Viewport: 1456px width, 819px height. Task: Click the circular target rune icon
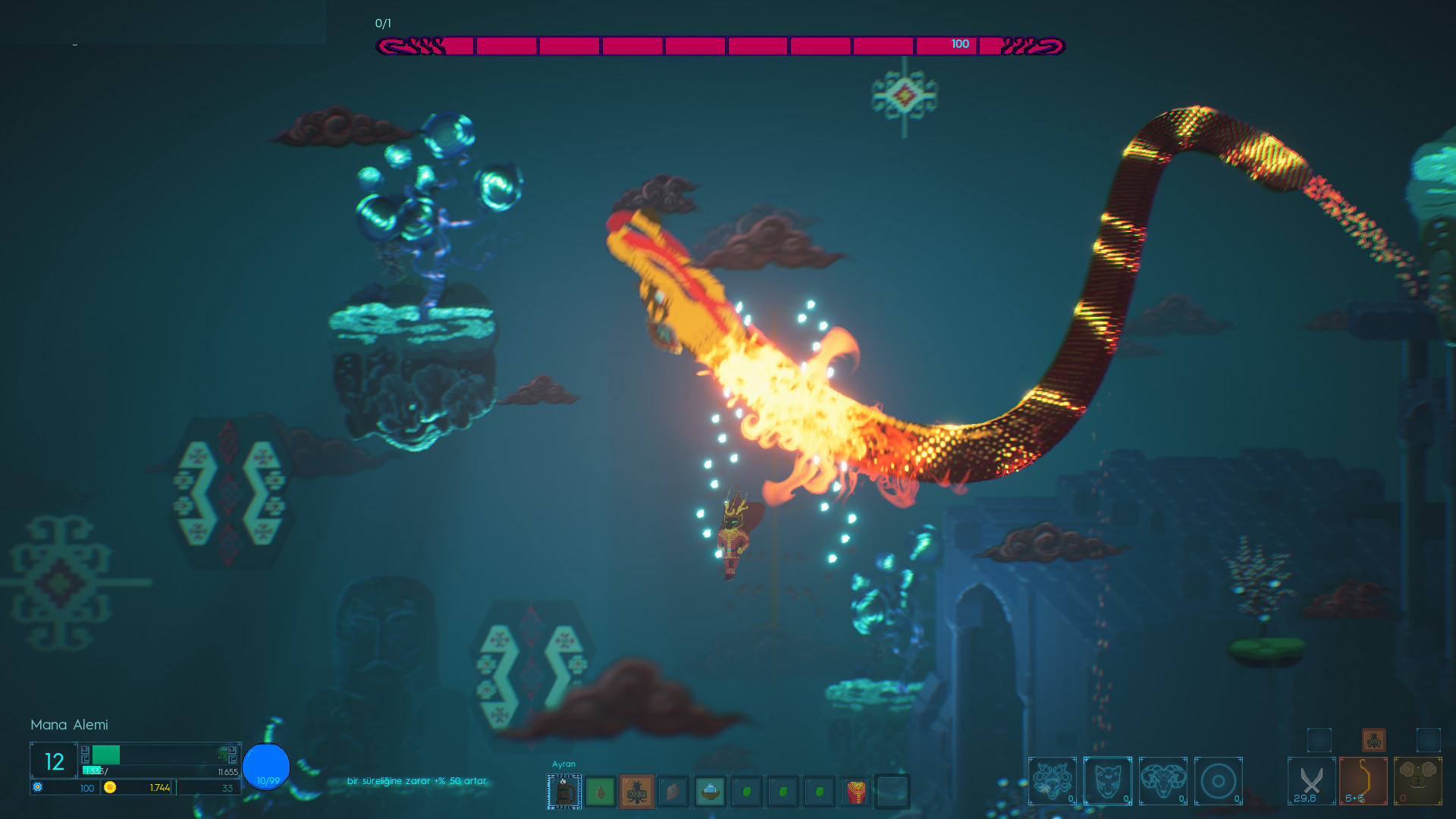(x=1219, y=781)
